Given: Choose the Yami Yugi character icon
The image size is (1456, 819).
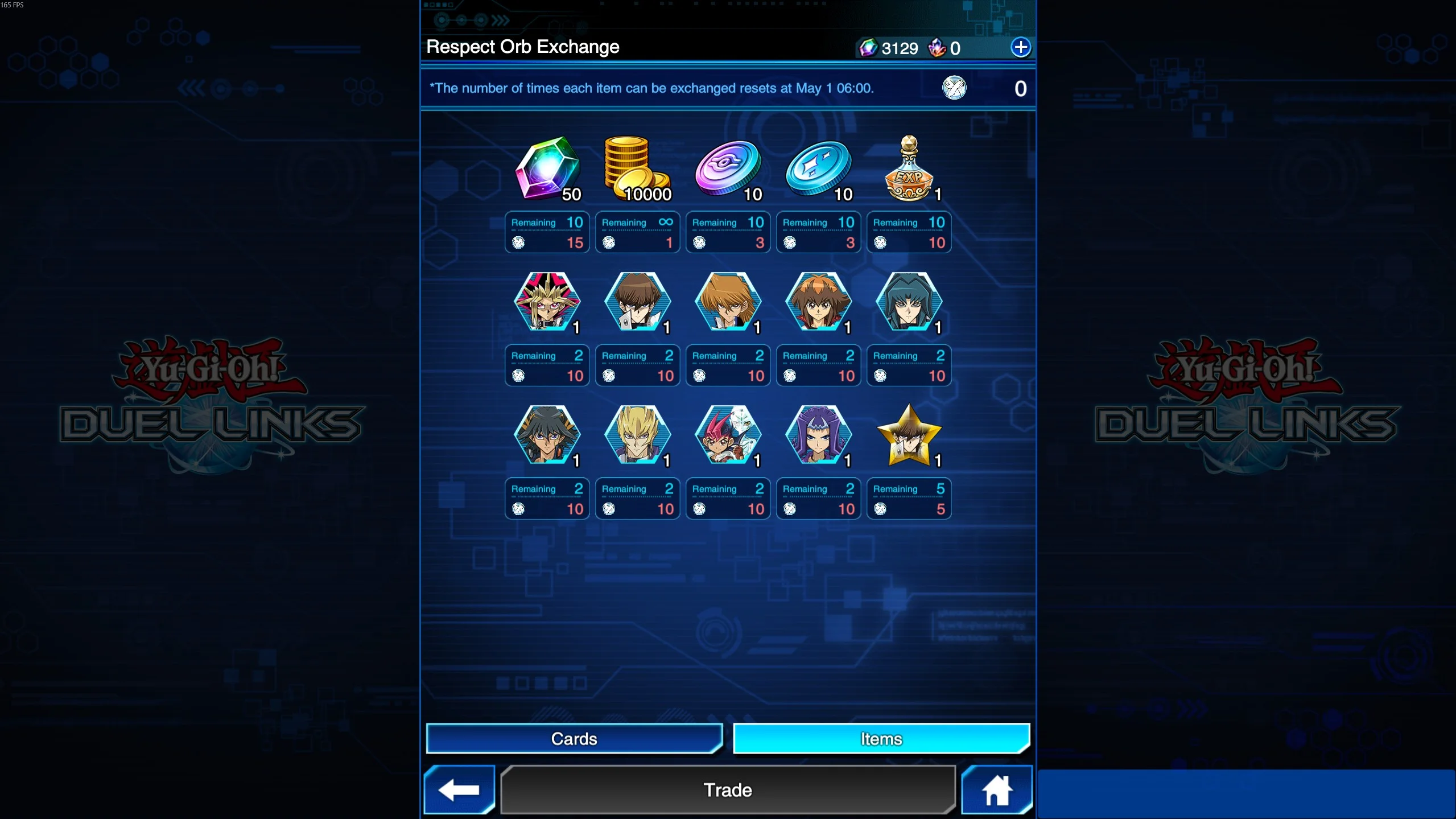Looking at the screenshot, I should tap(547, 302).
